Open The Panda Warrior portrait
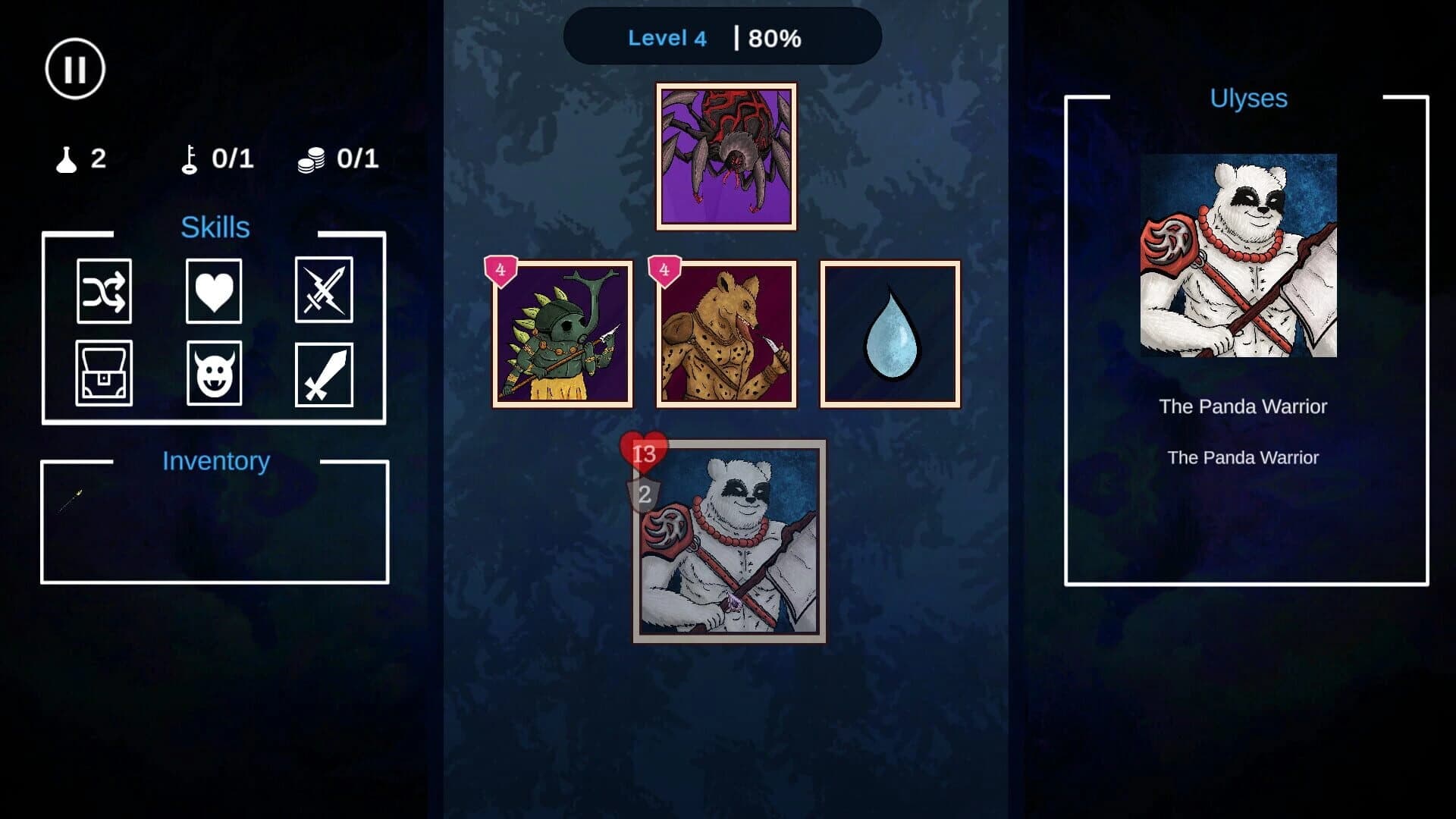 click(1239, 258)
